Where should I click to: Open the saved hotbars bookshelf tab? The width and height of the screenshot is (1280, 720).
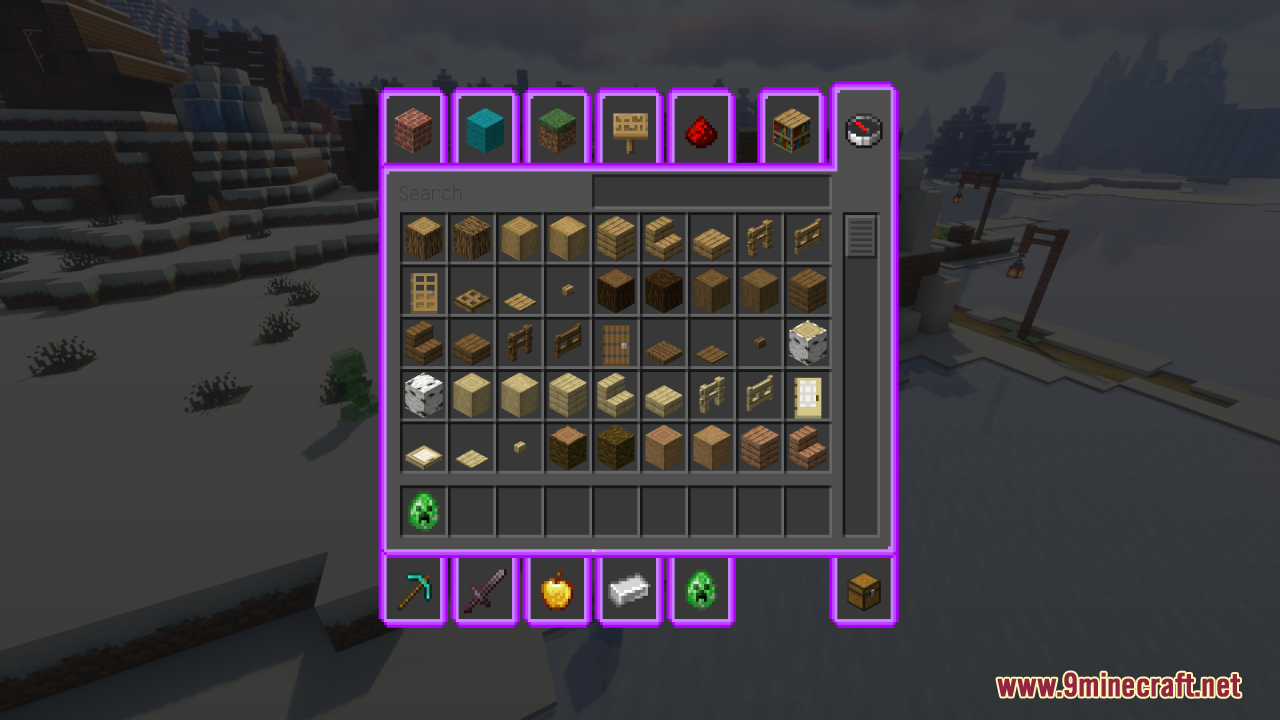coord(791,128)
